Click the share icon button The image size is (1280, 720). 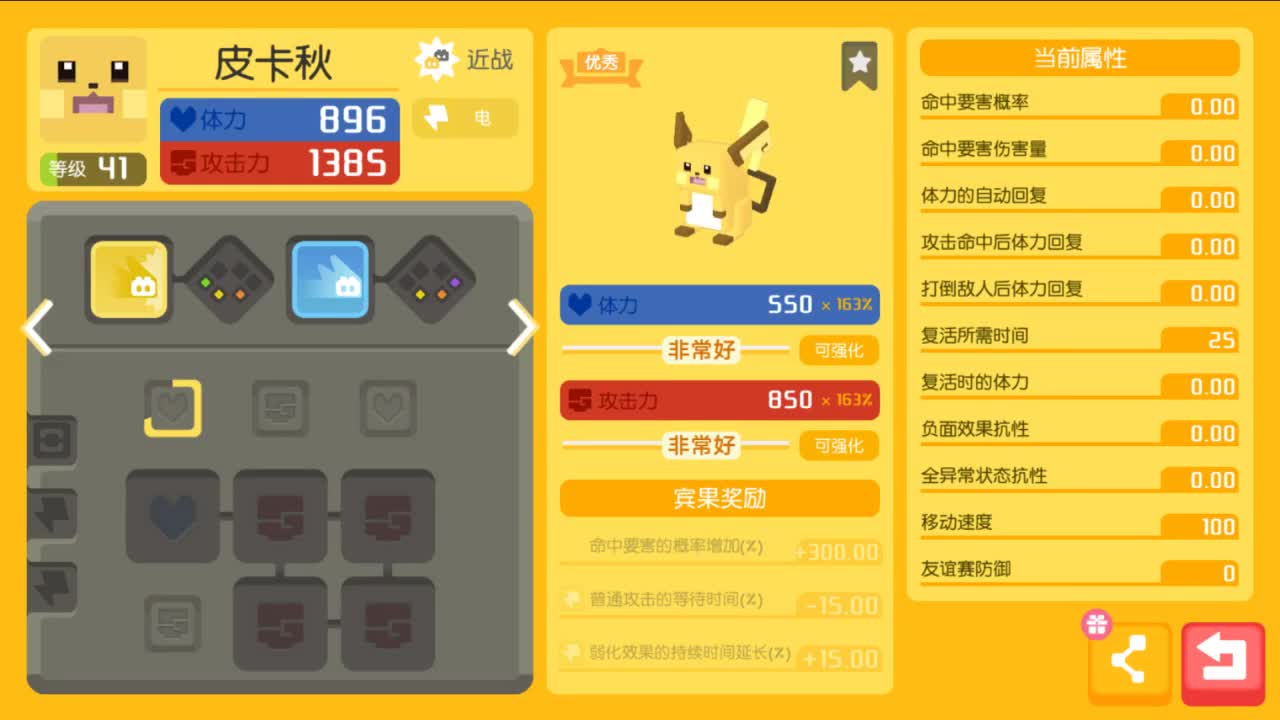coord(1128,660)
